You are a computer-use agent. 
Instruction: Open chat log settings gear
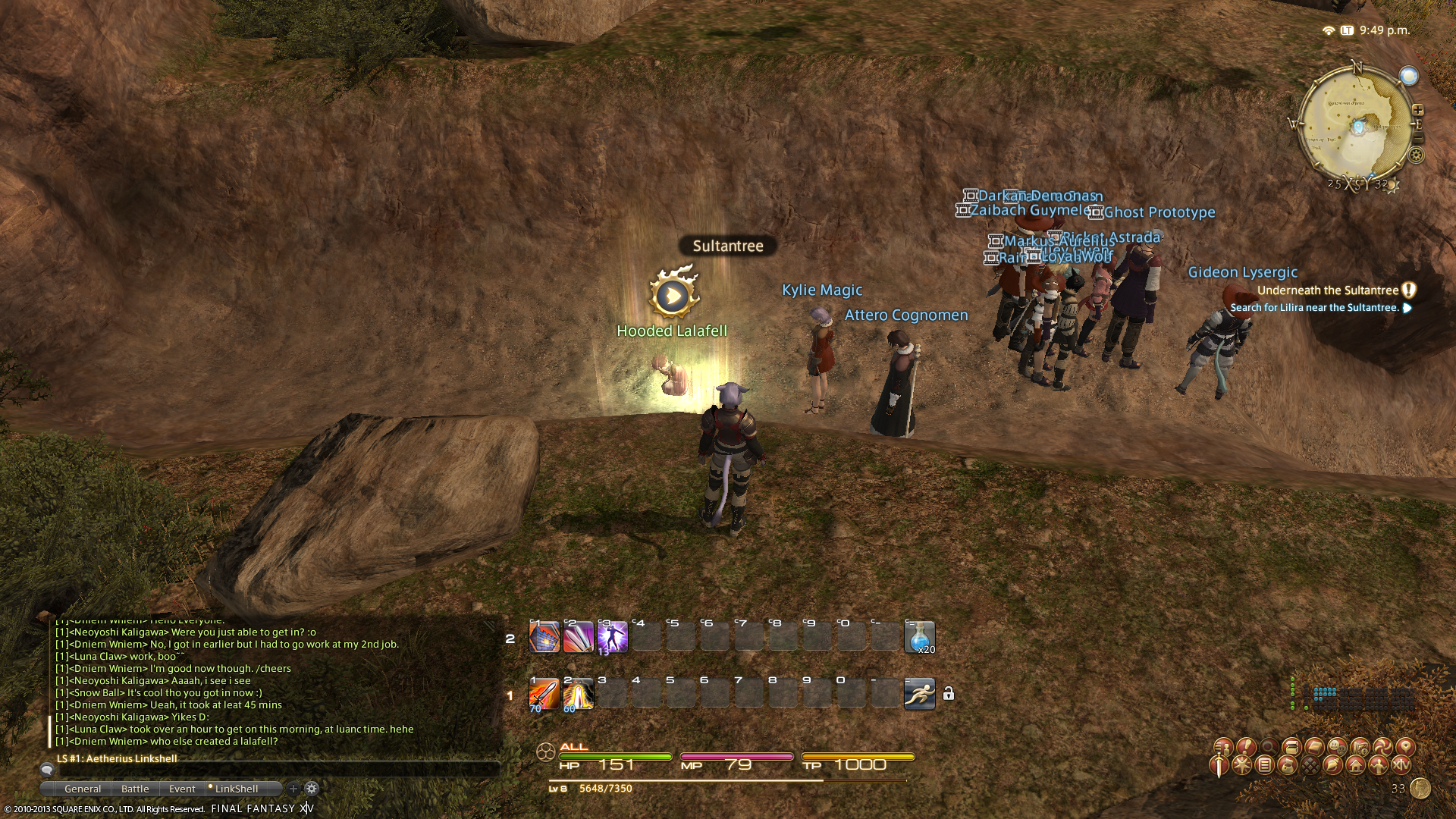click(312, 789)
